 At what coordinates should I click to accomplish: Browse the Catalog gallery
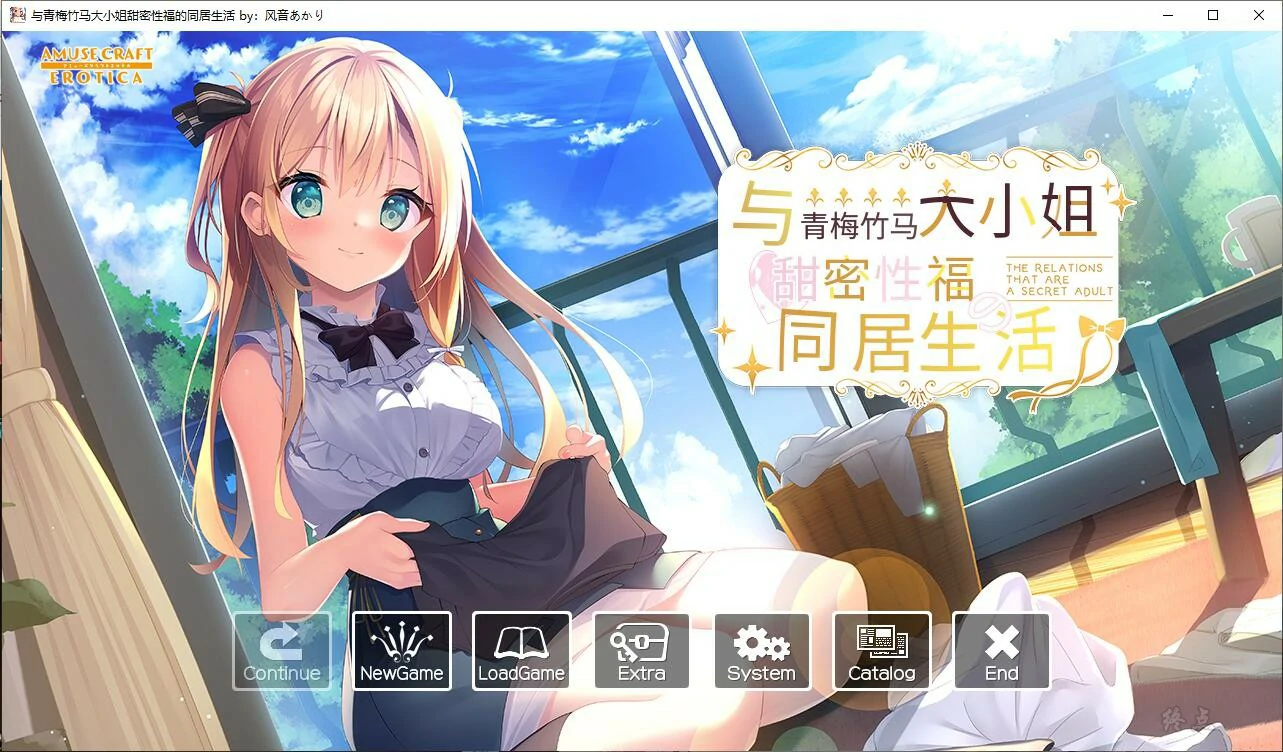coord(881,651)
